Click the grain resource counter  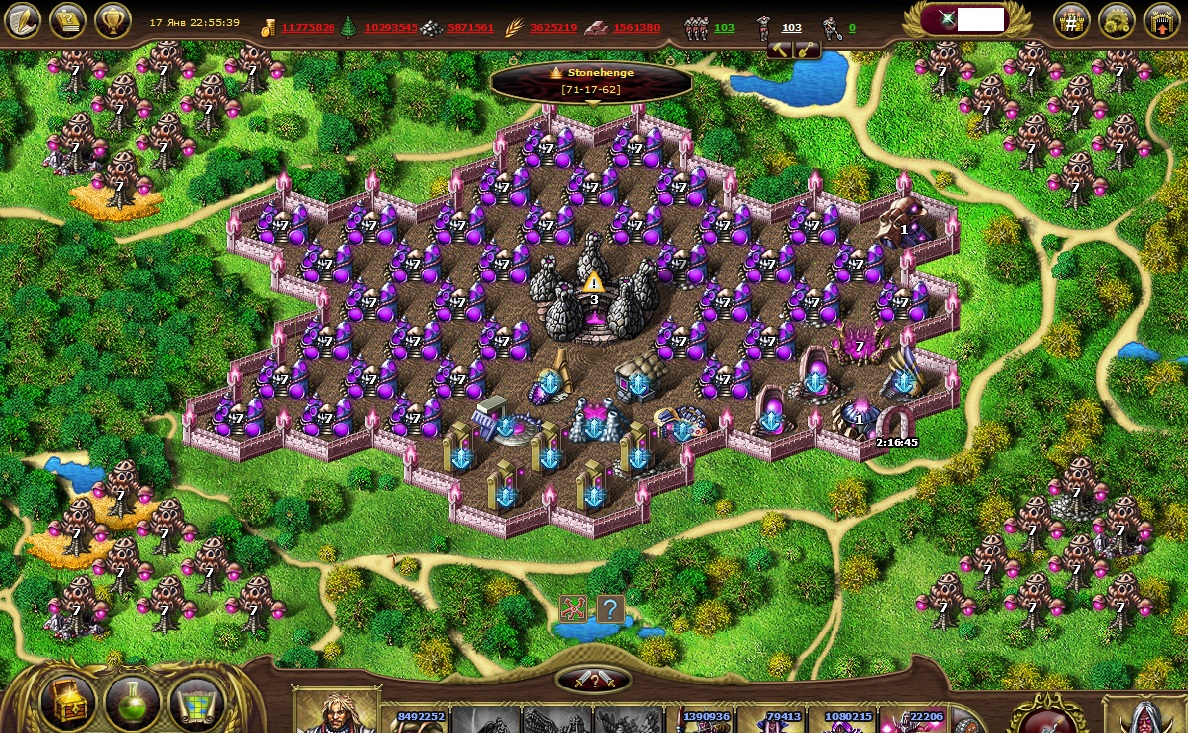(x=553, y=27)
